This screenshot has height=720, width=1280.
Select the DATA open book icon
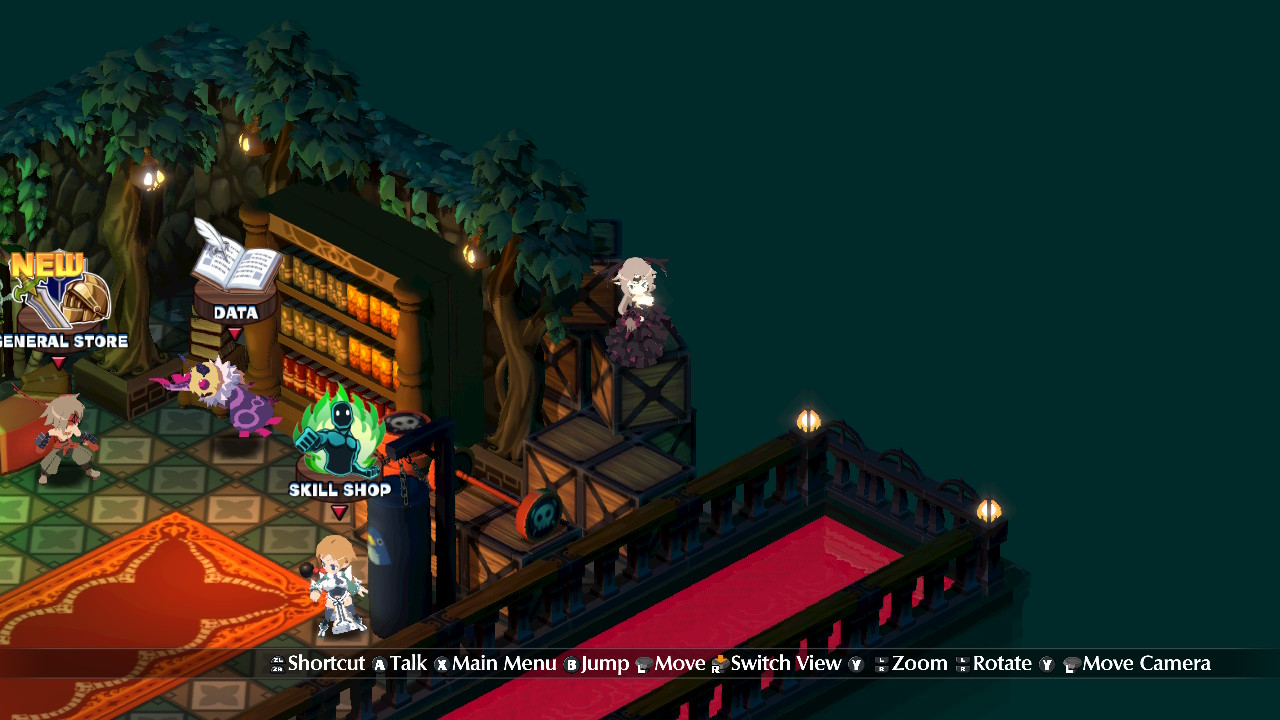pyautogui.click(x=232, y=262)
